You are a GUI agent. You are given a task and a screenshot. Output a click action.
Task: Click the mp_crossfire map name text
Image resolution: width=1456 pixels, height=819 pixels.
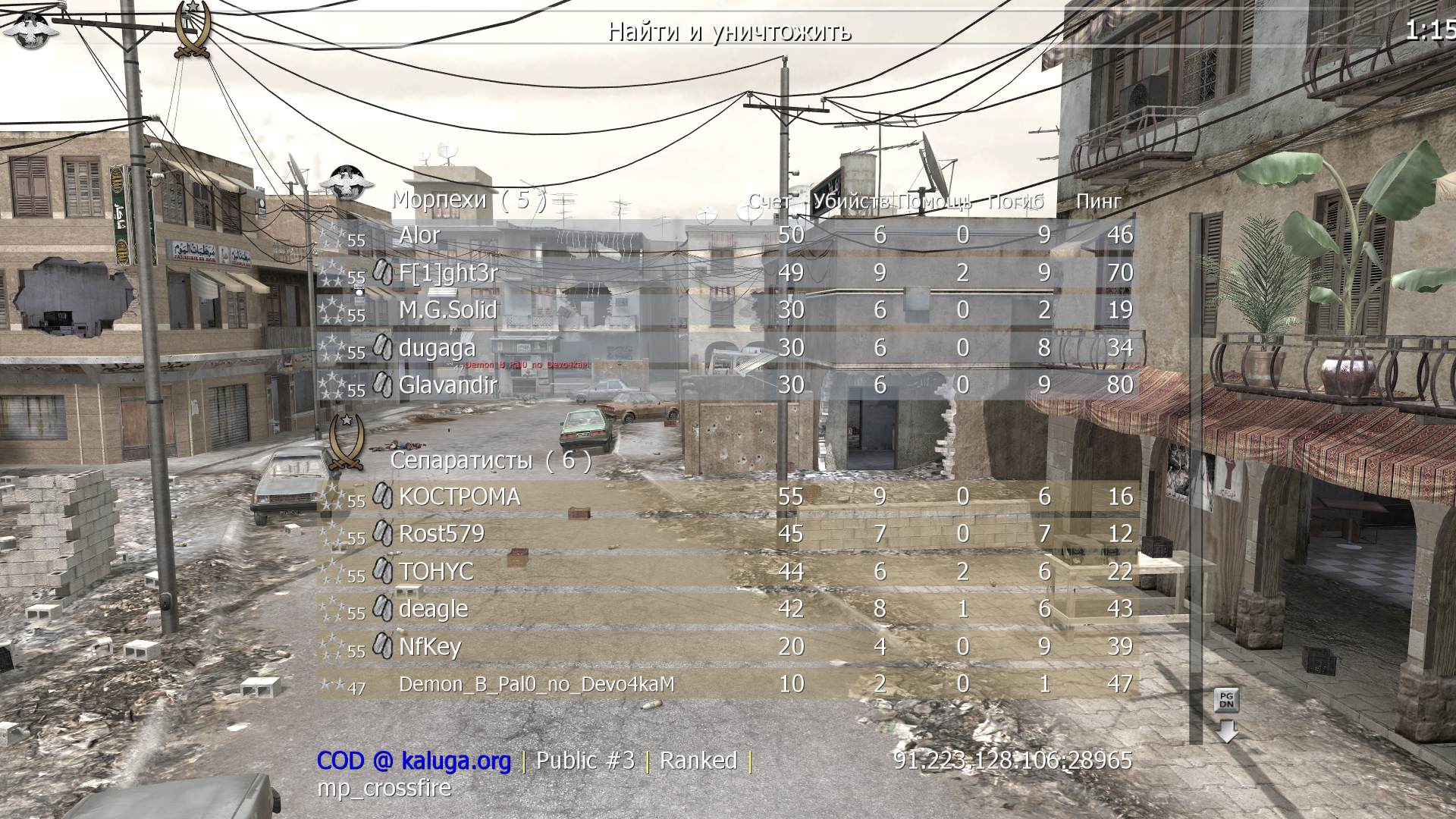pos(383,789)
